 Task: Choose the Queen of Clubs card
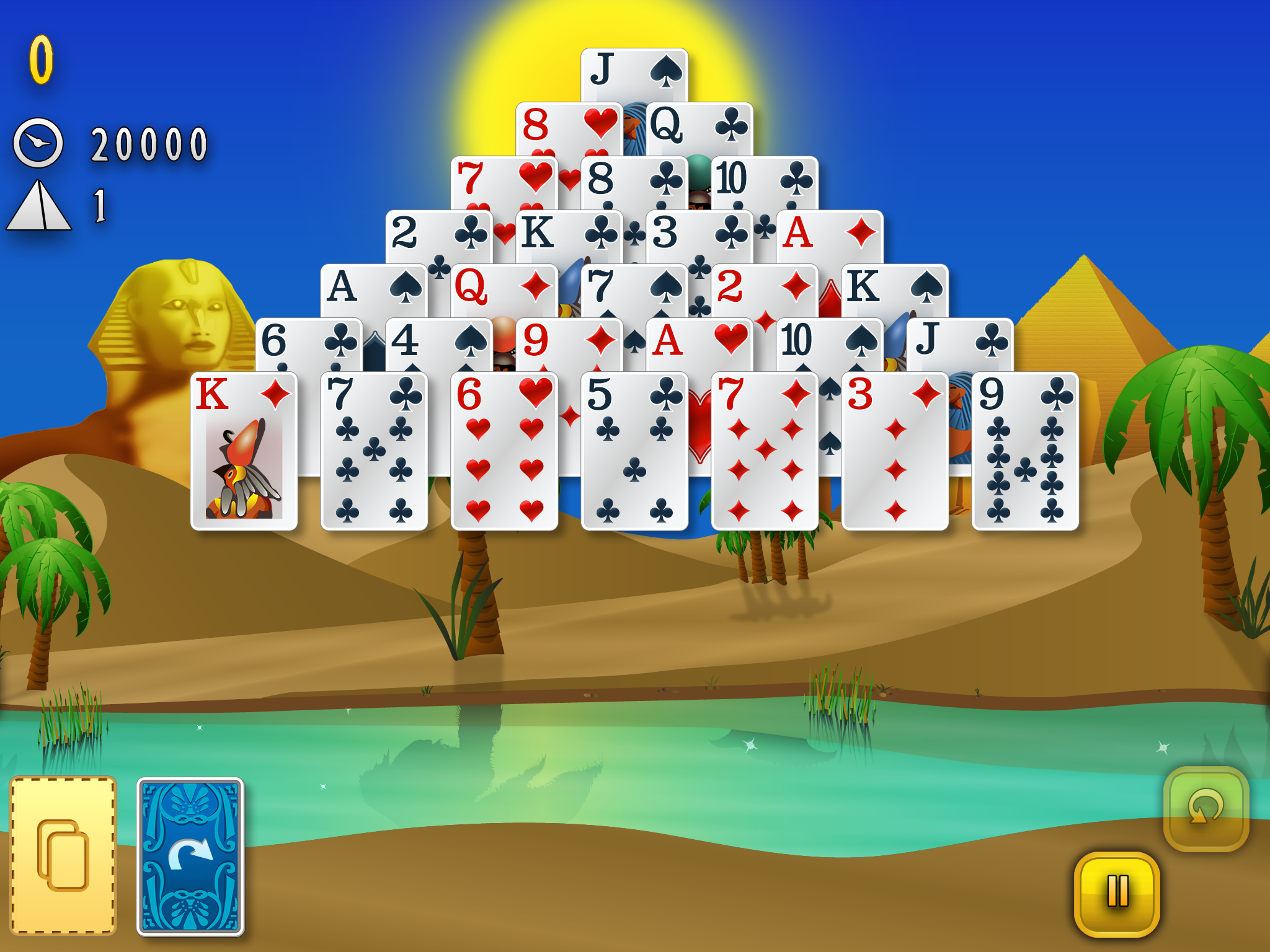(699, 127)
